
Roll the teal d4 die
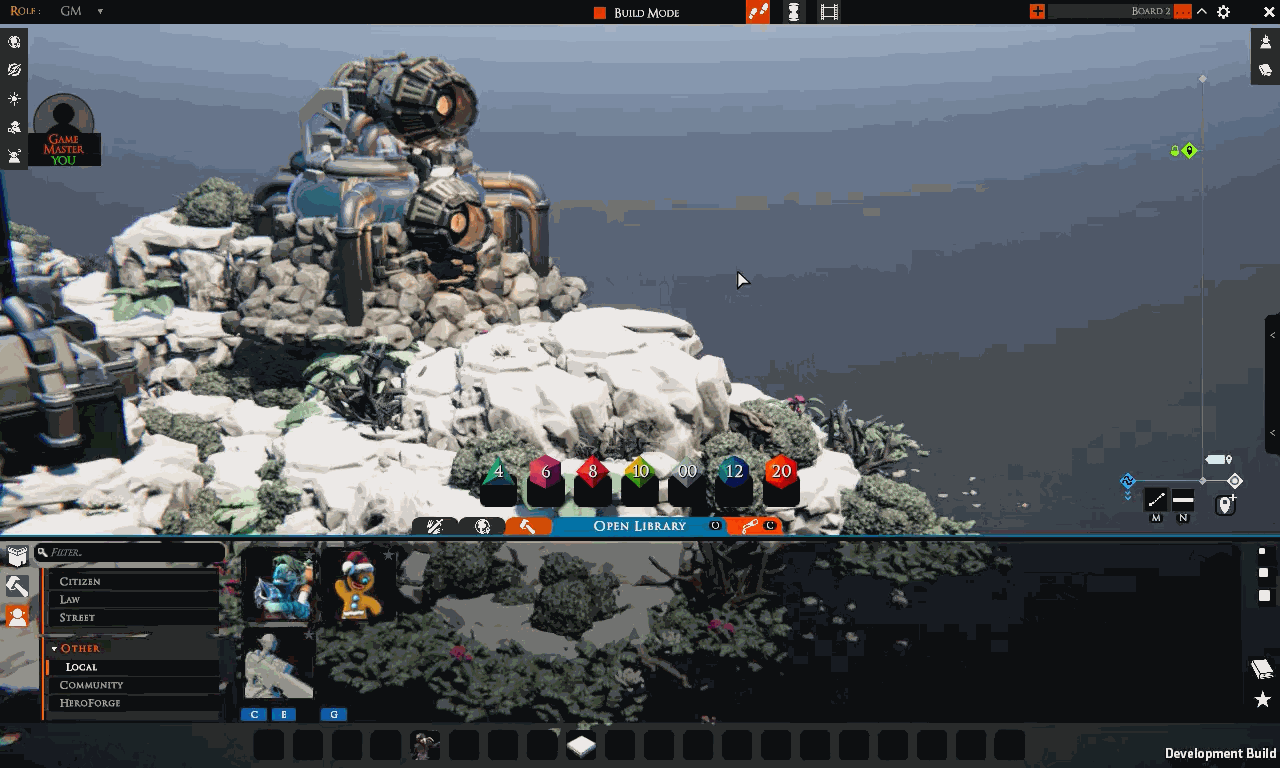pos(498,474)
